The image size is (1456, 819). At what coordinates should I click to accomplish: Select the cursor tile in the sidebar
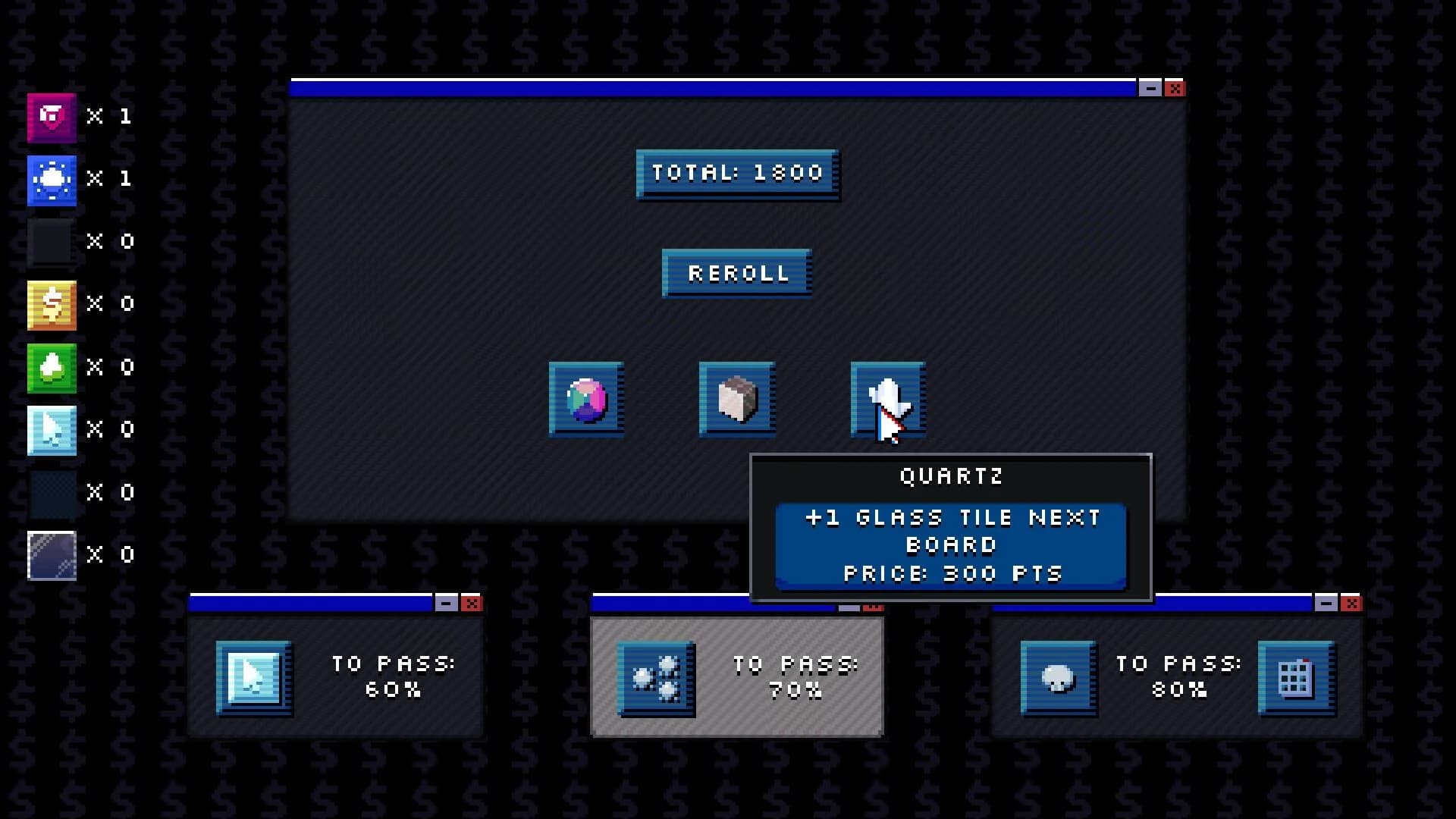pyautogui.click(x=51, y=428)
